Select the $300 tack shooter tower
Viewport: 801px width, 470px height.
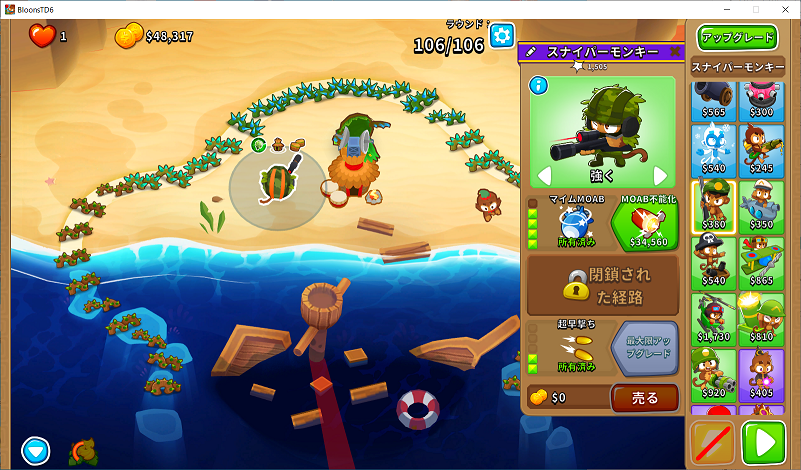click(762, 100)
